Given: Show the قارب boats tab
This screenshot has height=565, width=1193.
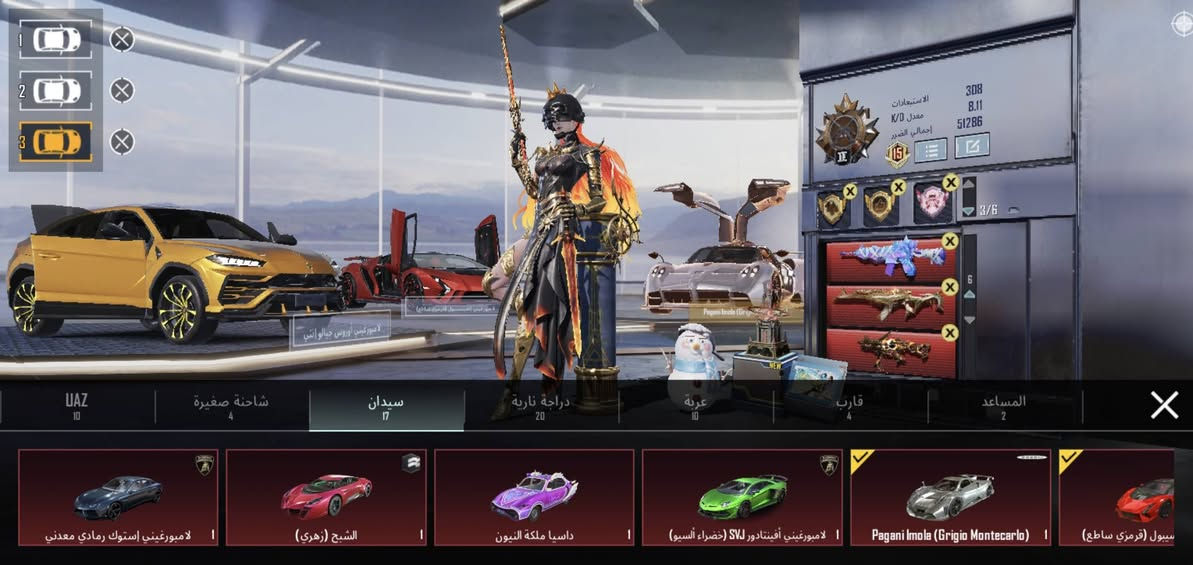Looking at the screenshot, I should click(849, 405).
